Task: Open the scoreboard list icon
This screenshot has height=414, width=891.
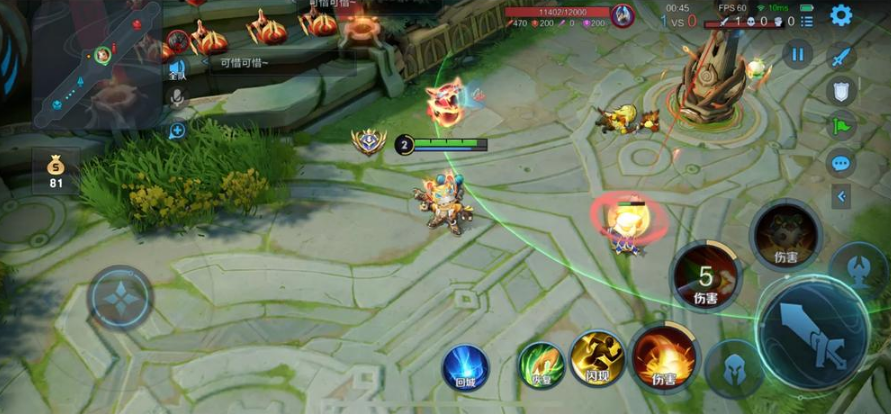Action: (807, 20)
